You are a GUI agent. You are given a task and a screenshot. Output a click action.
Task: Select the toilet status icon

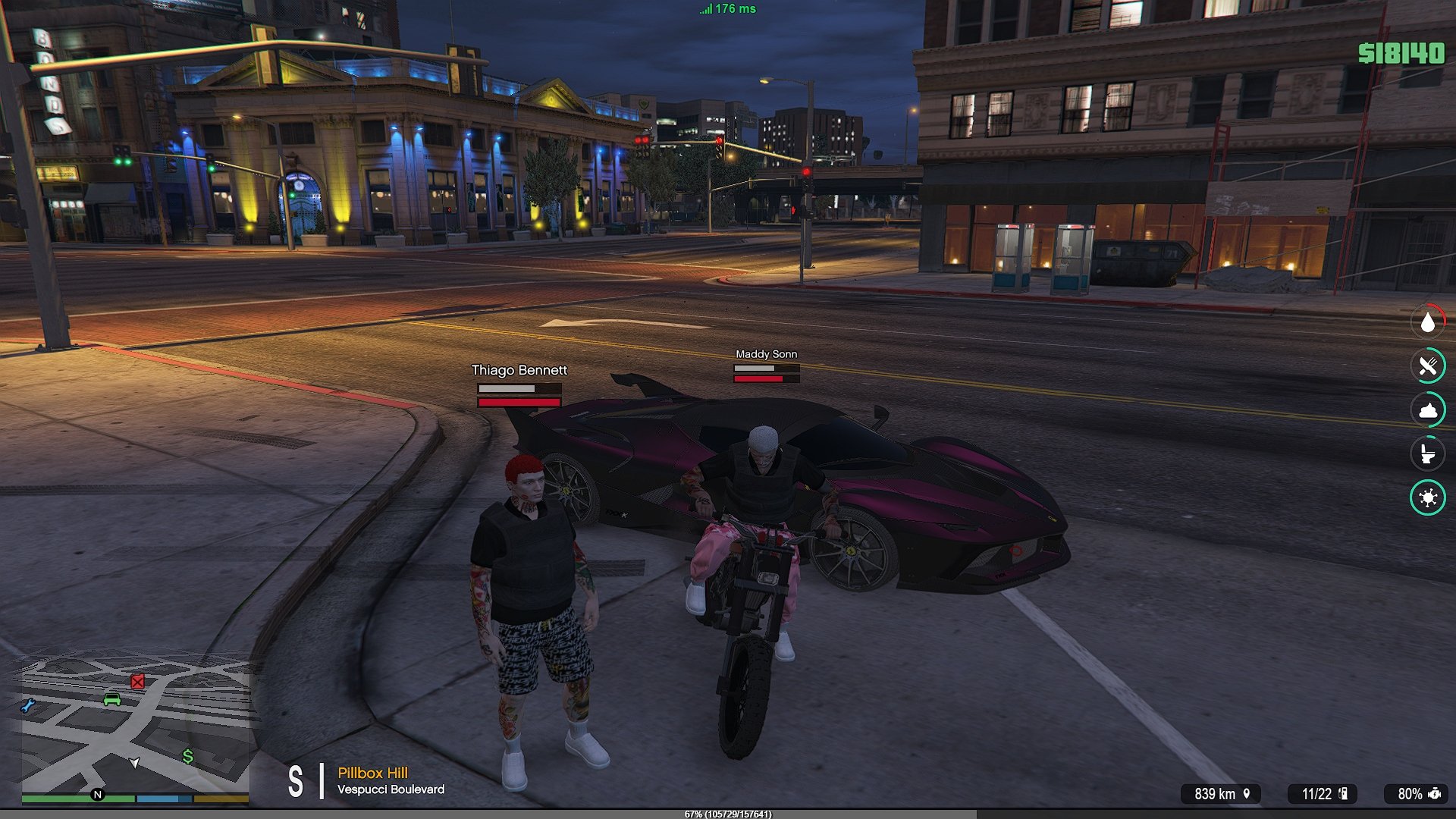click(x=1427, y=453)
